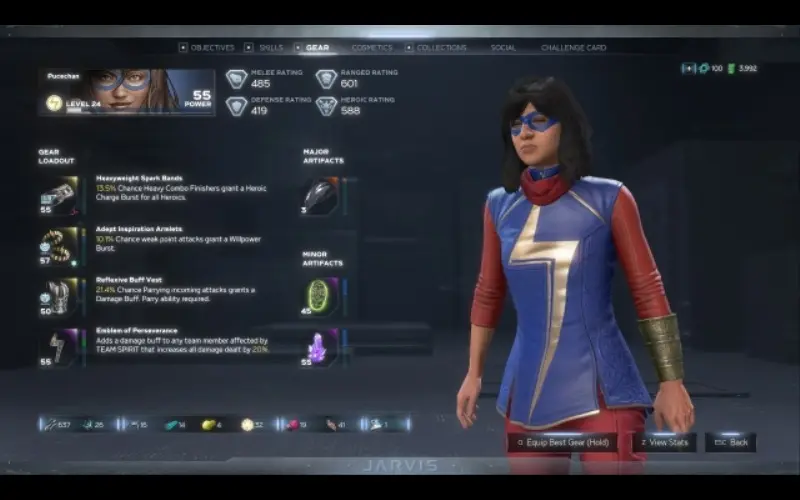
Task: Click the Ms. Marvel character portrait card
Action: [x=127, y=91]
